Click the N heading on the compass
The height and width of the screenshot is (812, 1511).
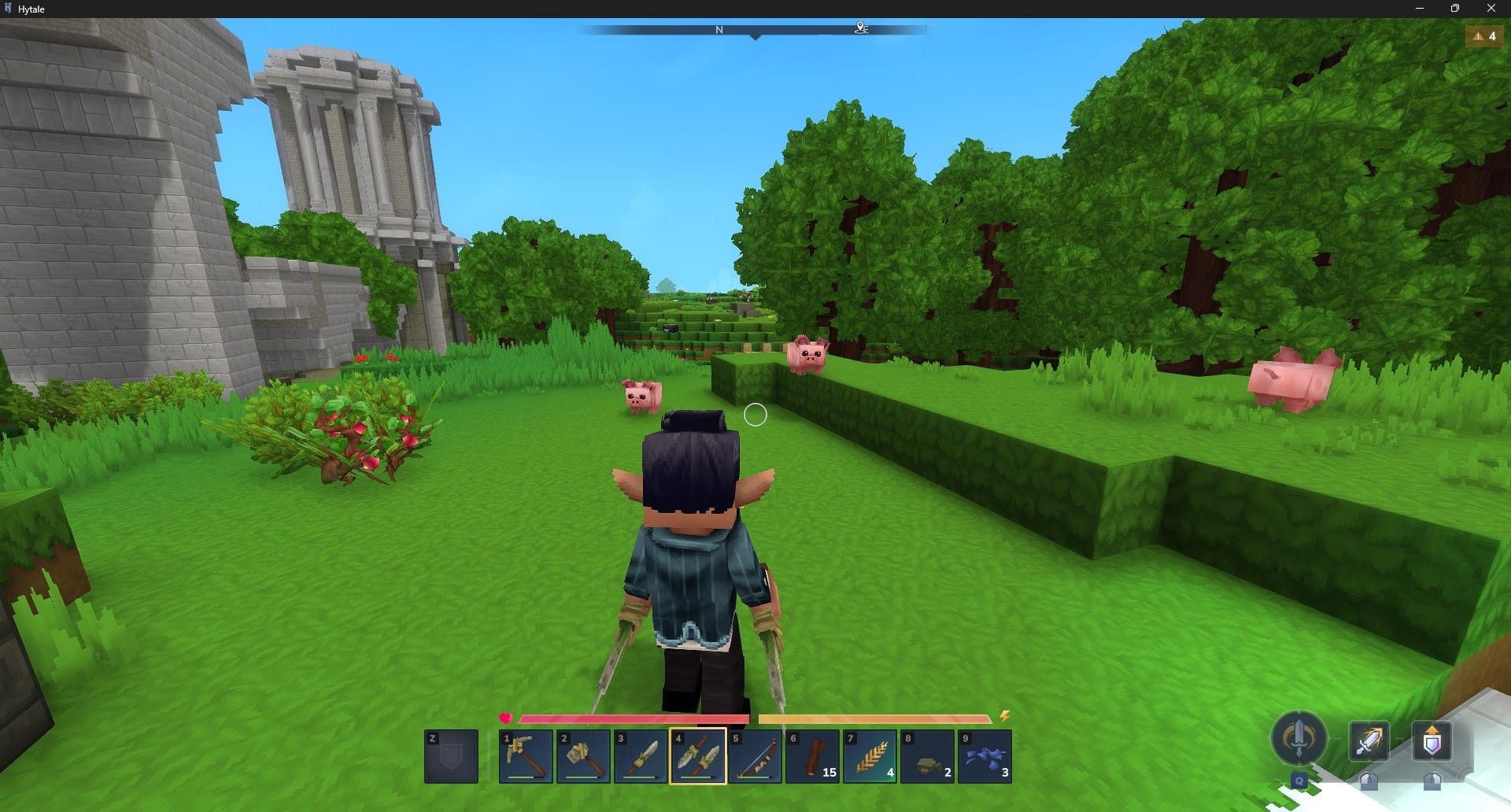(x=717, y=28)
